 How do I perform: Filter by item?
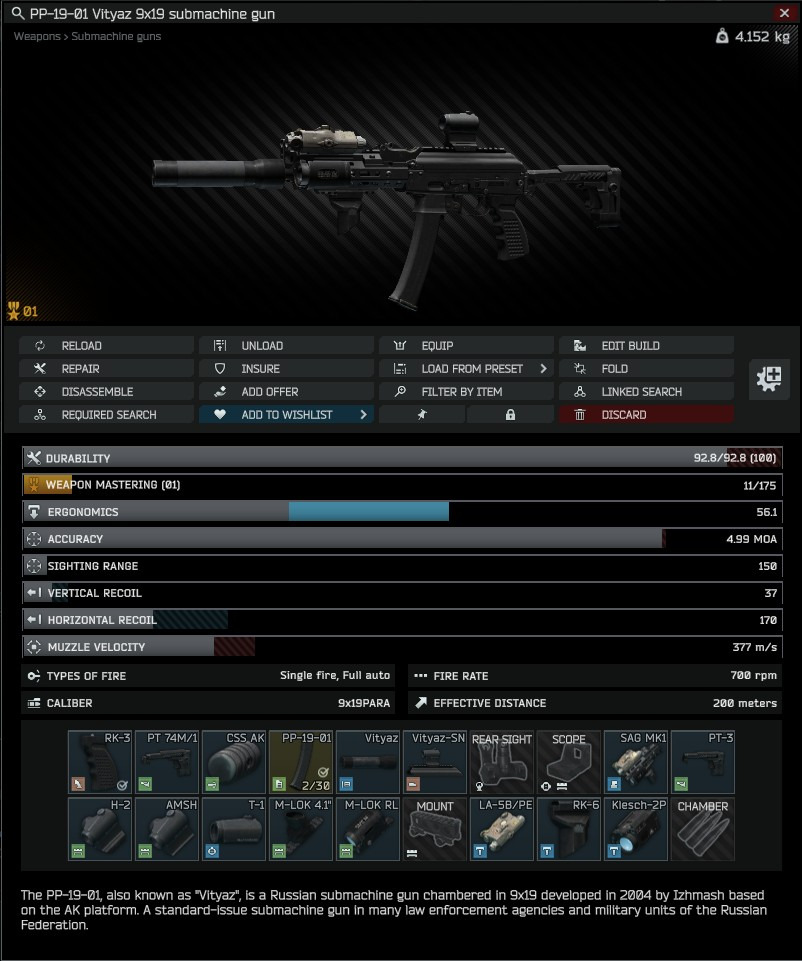(466, 391)
